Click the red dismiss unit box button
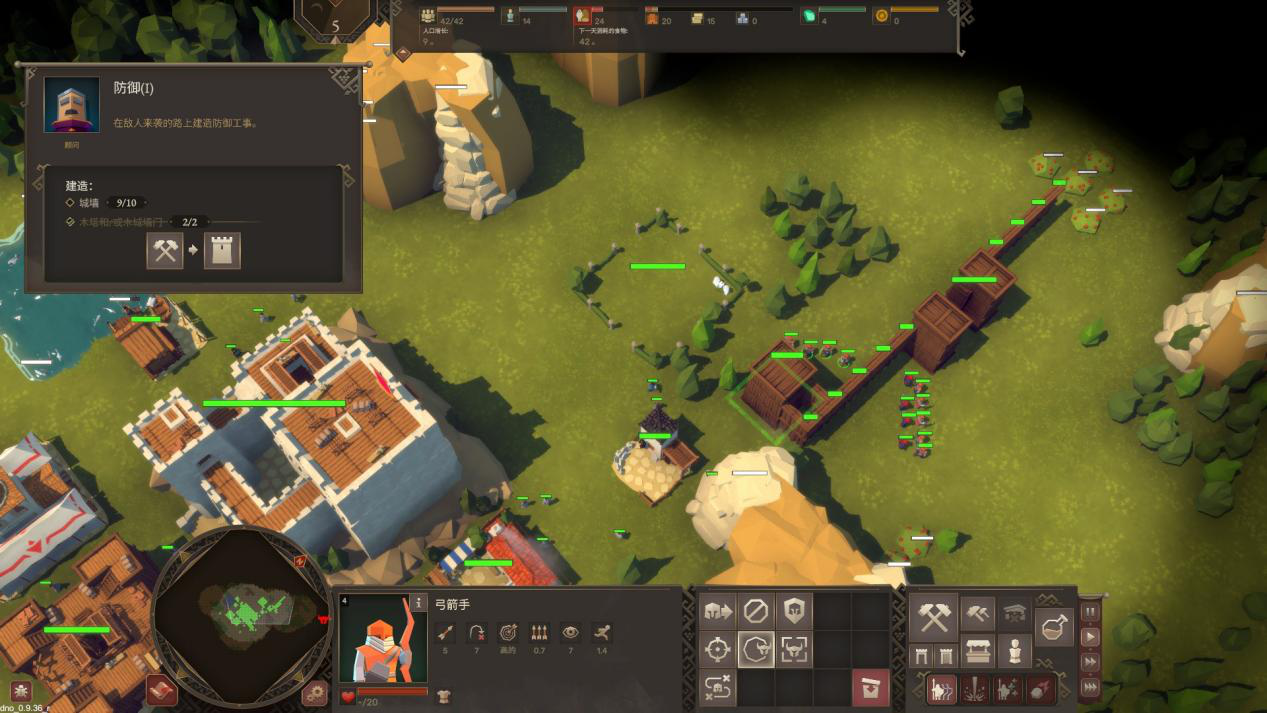The height and width of the screenshot is (713, 1267). coord(871,688)
